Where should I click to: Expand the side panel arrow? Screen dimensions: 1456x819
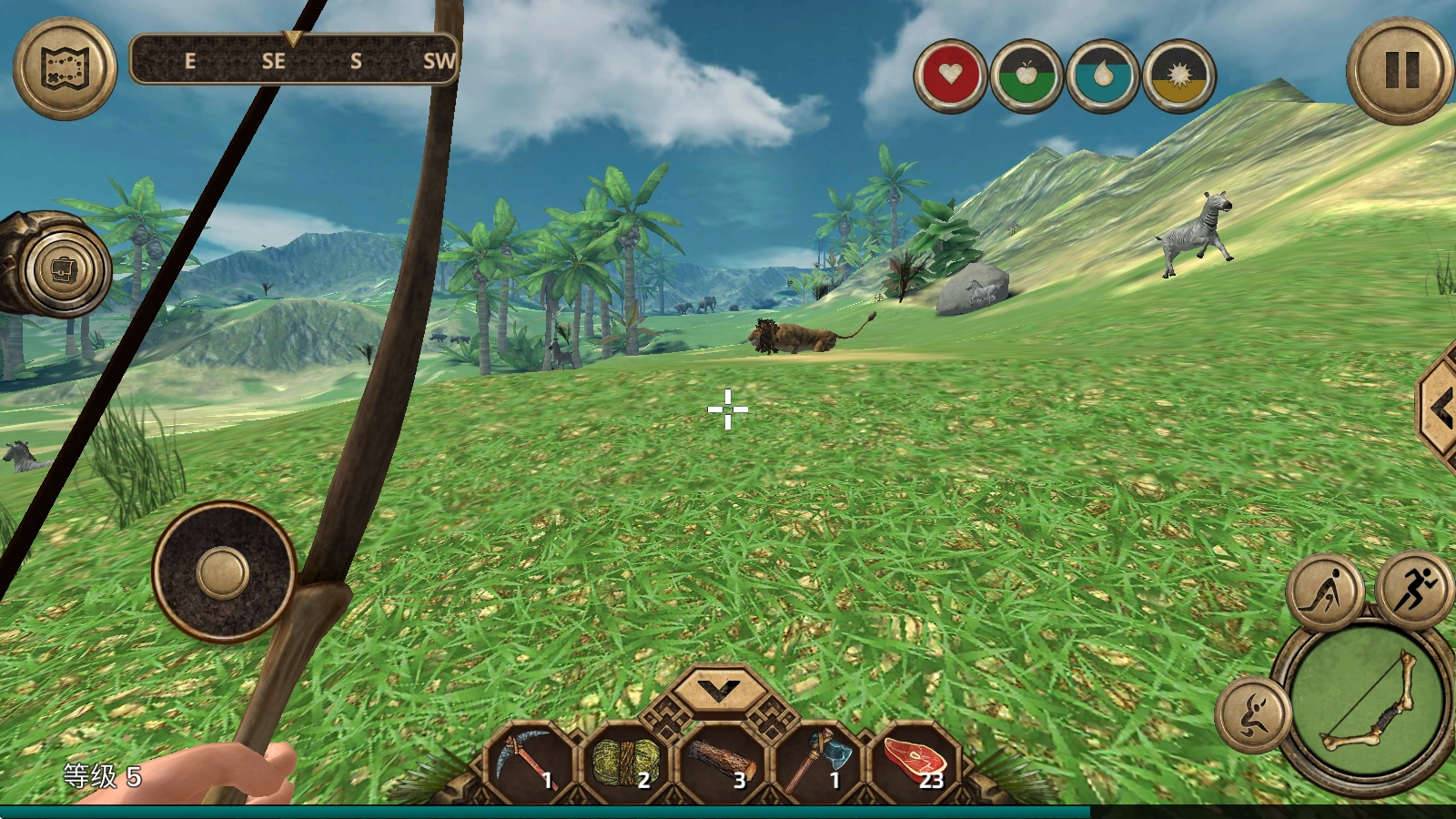pyautogui.click(x=1441, y=409)
